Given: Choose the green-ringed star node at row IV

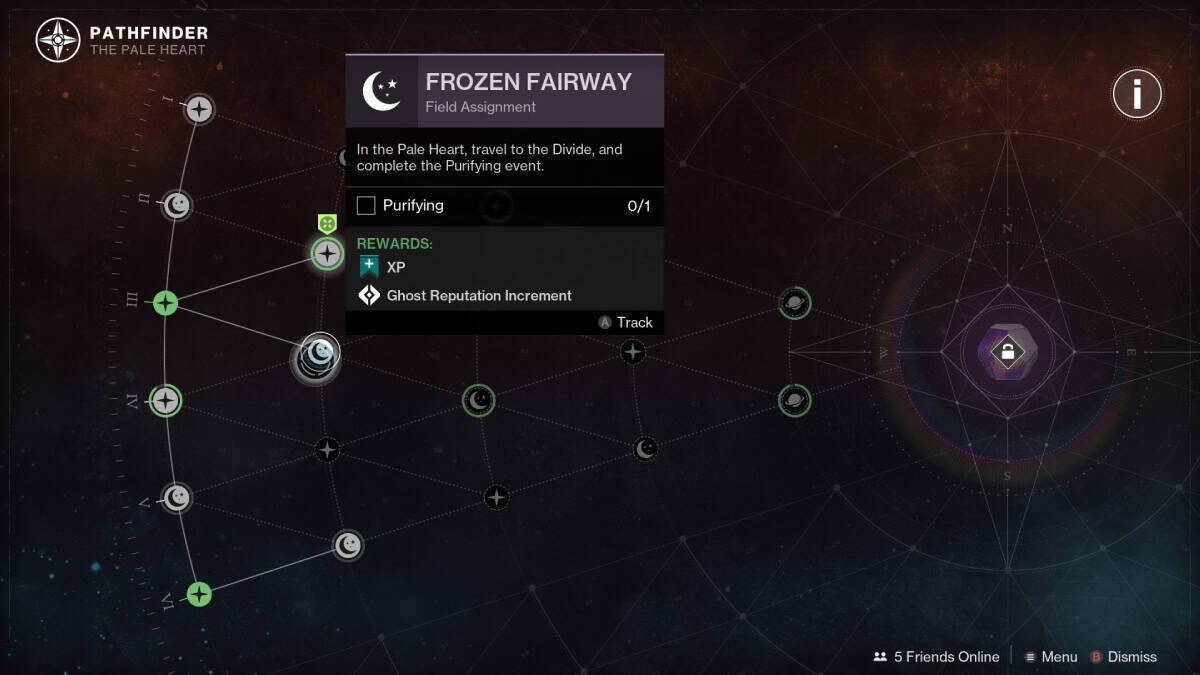Looking at the screenshot, I should click(165, 401).
